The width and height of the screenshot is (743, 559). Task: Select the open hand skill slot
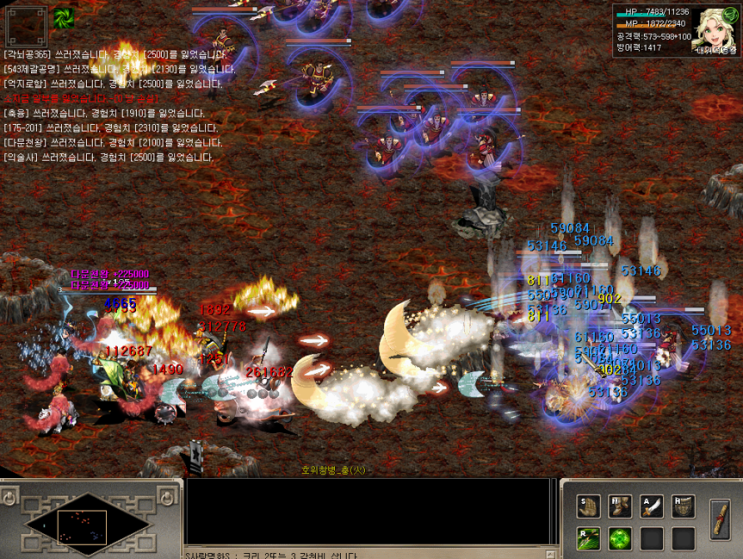pyautogui.click(x=589, y=507)
